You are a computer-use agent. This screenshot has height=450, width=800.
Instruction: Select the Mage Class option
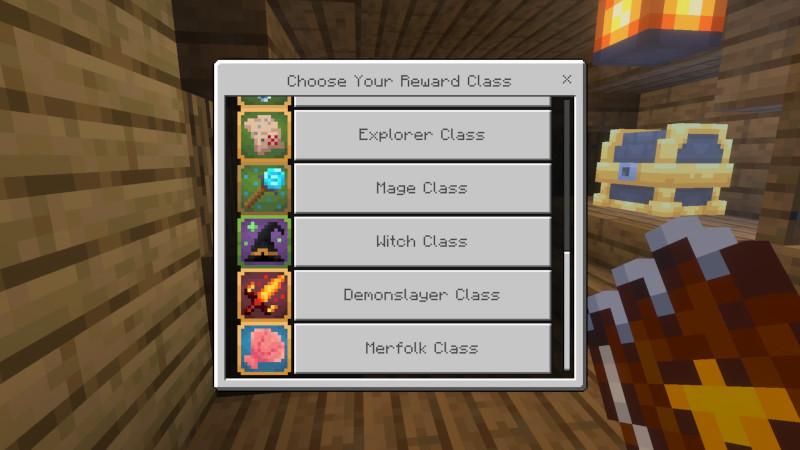(x=421, y=188)
